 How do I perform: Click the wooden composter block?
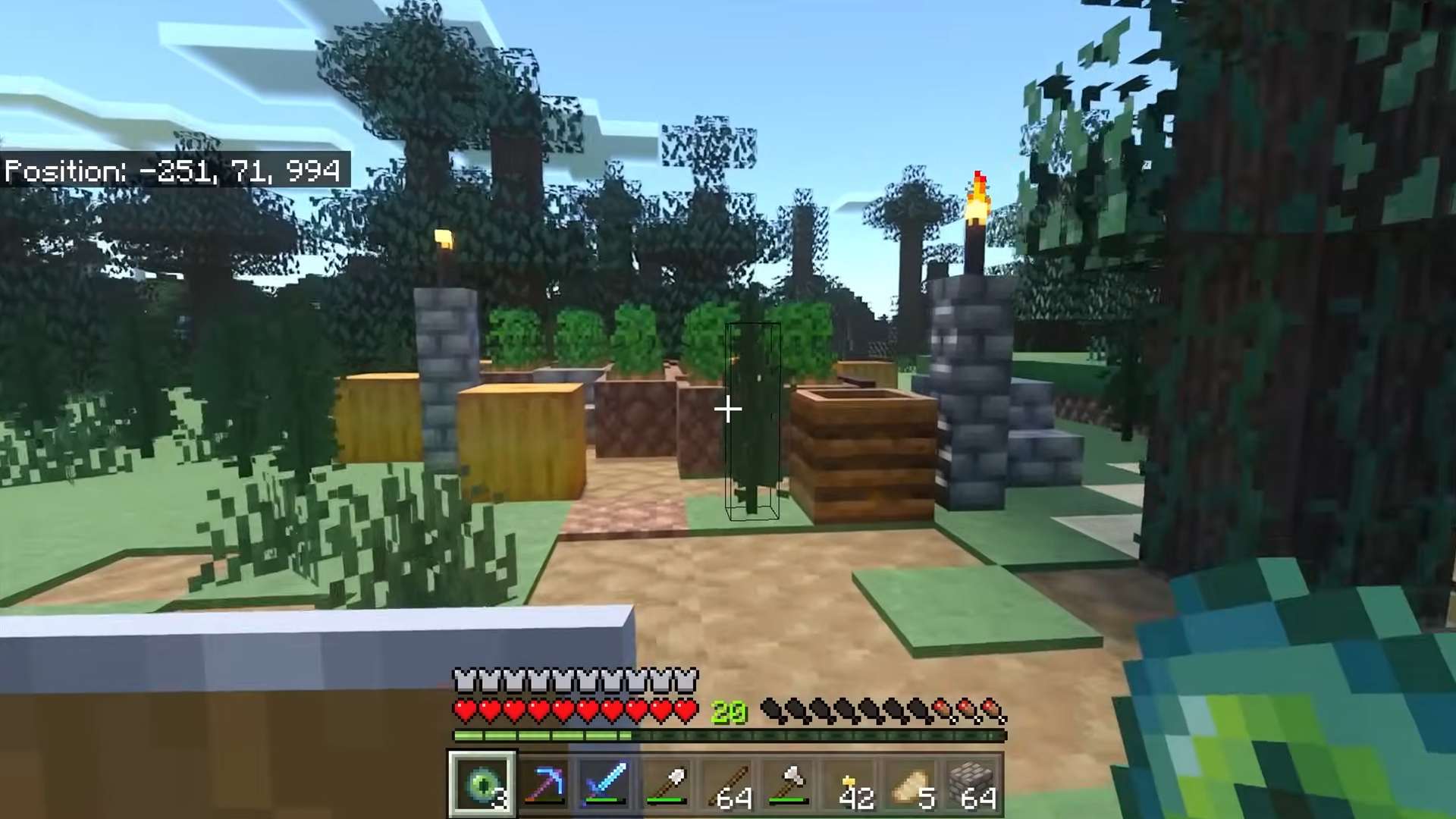point(864,447)
